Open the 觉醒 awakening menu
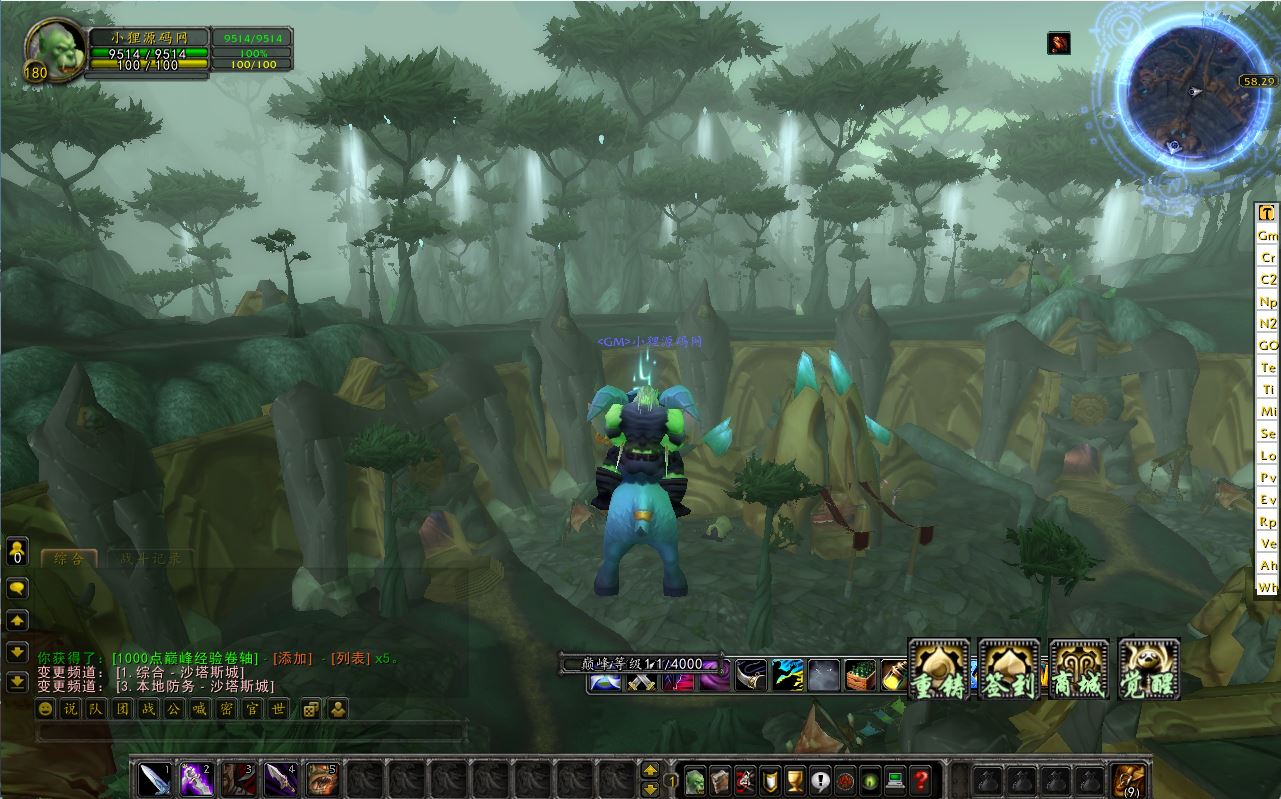Screen dimensions: 1281x799 point(1149,668)
